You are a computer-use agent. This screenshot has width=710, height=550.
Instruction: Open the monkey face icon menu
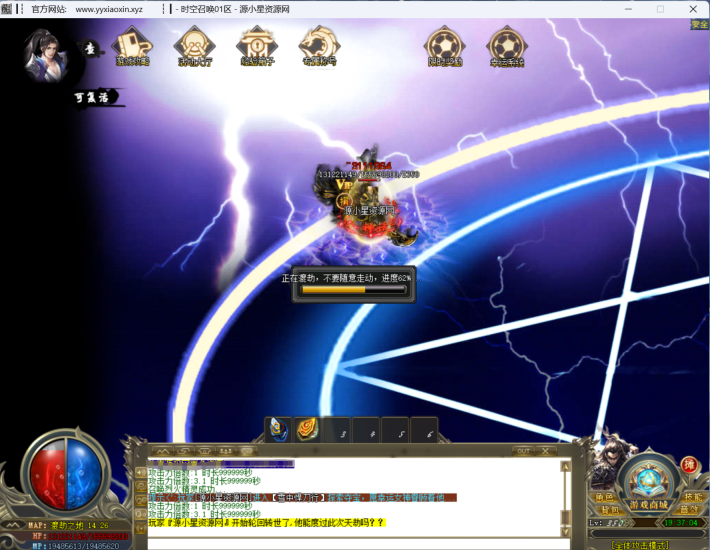194,46
